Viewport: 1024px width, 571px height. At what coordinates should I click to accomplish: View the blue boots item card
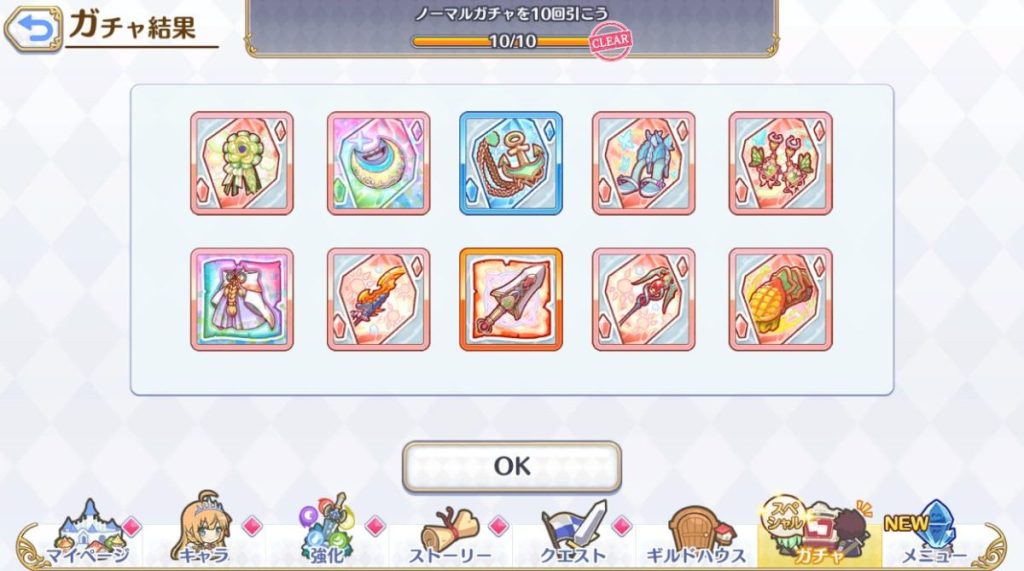point(643,163)
